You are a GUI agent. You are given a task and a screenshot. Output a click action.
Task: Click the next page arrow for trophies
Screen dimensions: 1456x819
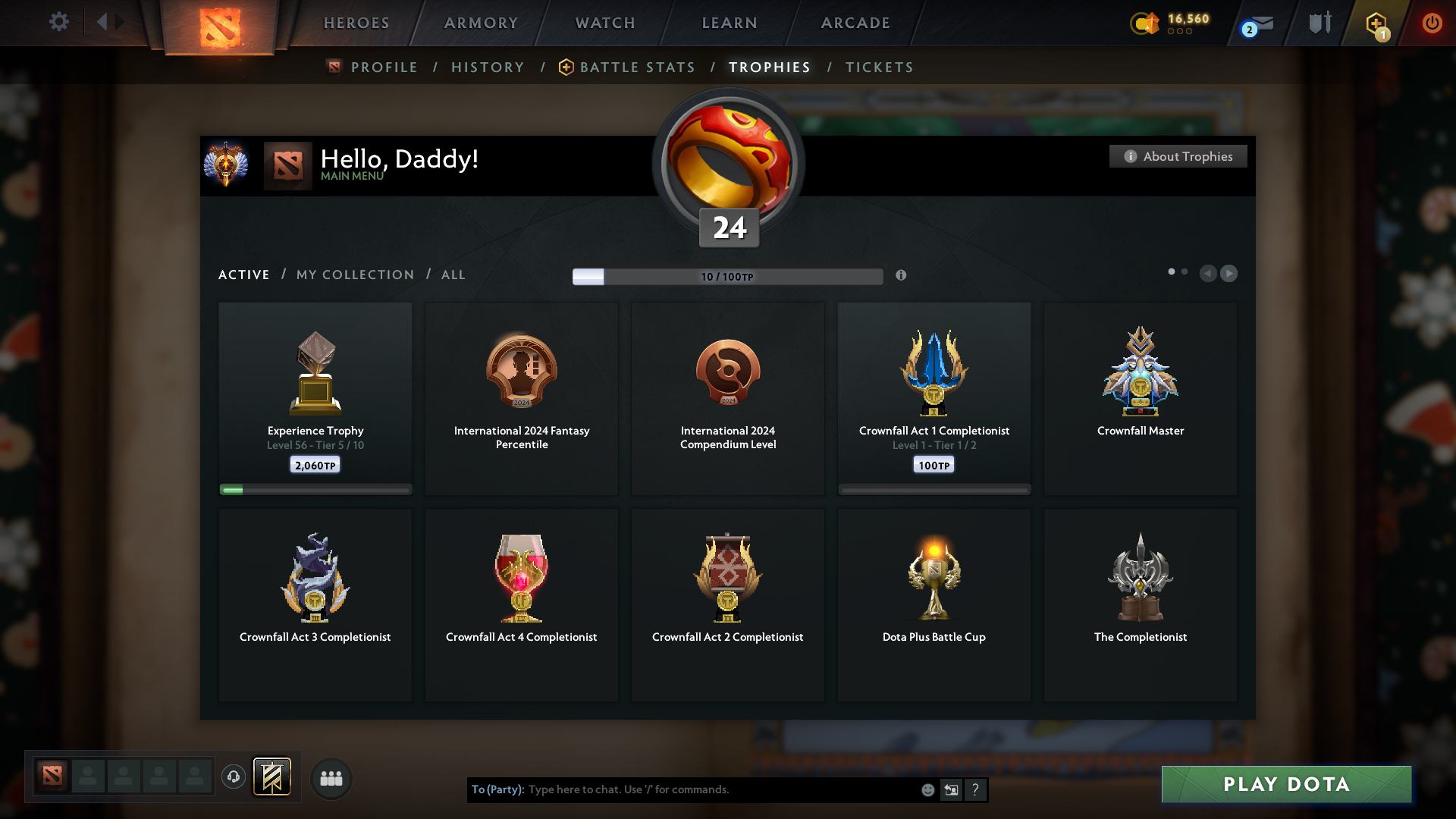pos(1229,274)
